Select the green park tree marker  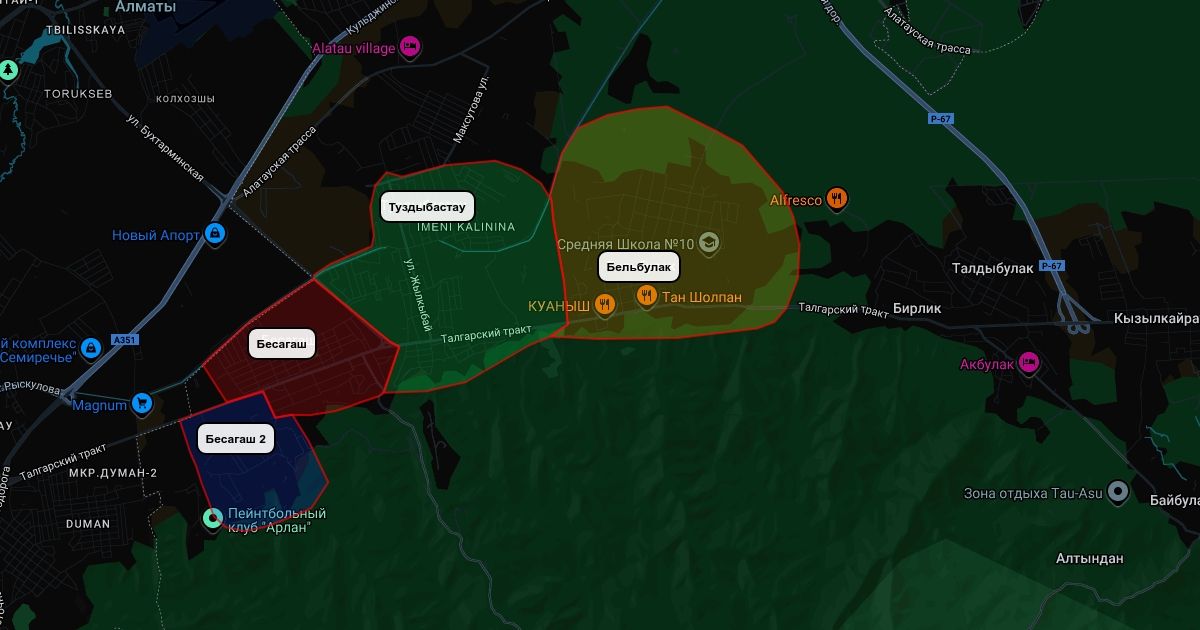point(9,70)
